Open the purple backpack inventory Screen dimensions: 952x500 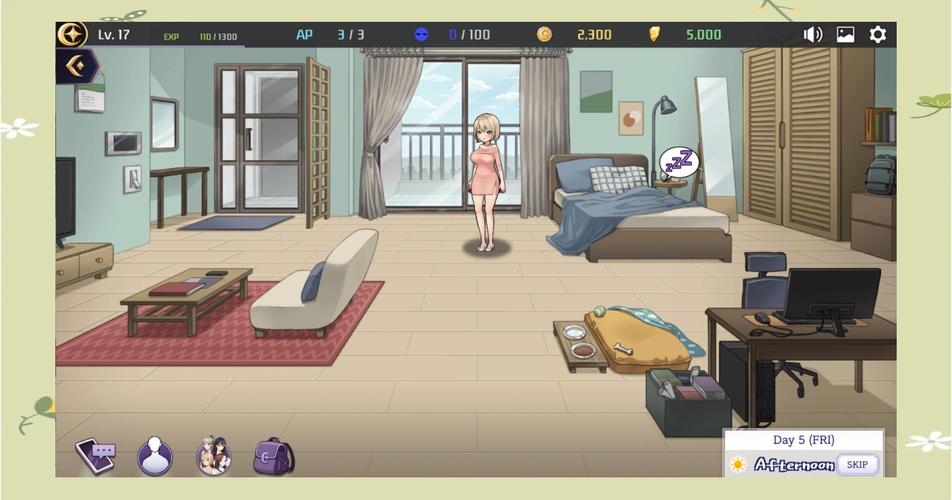(x=272, y=456)
